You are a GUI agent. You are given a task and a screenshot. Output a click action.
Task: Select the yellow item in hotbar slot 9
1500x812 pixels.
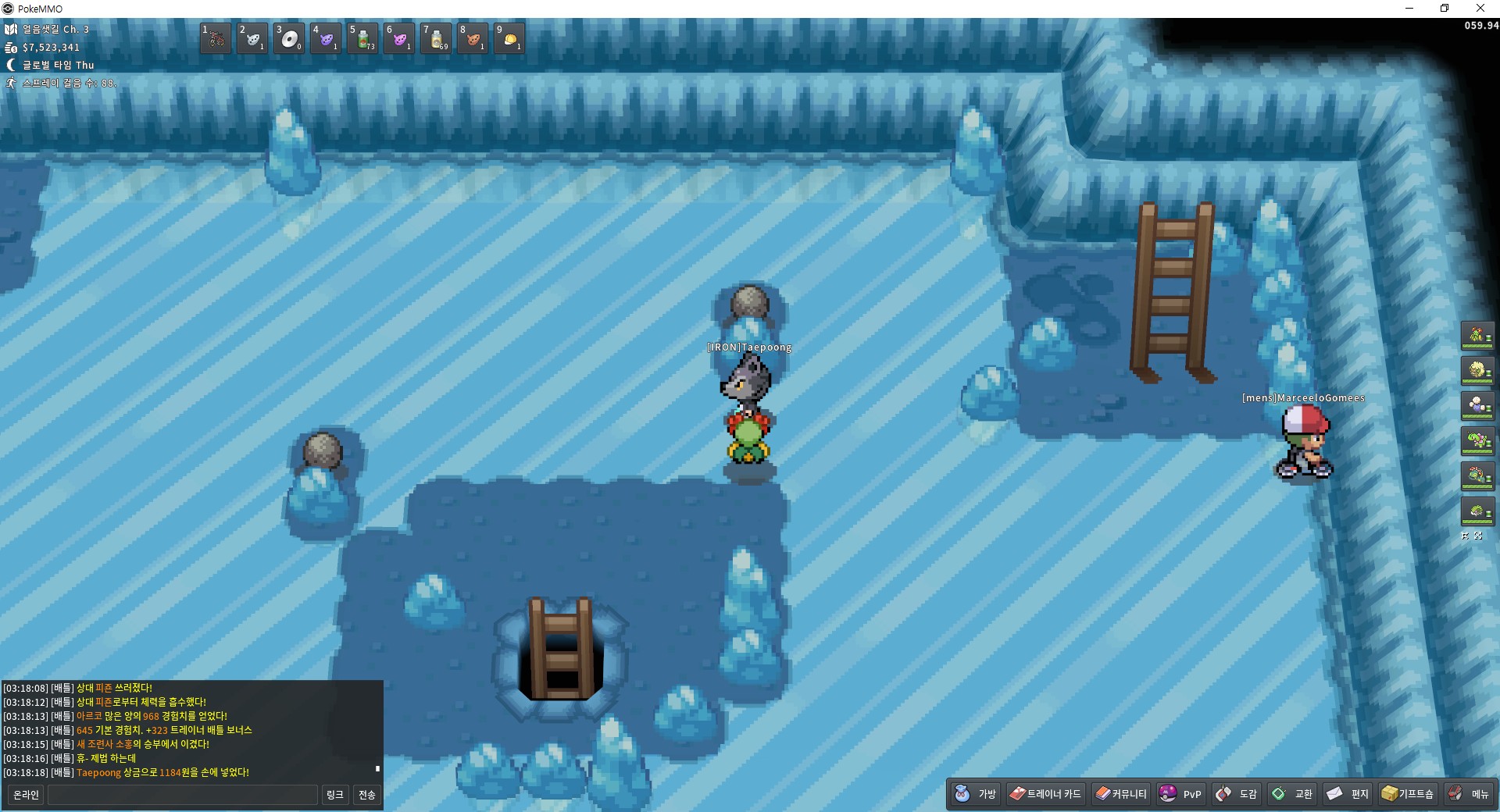509,38
